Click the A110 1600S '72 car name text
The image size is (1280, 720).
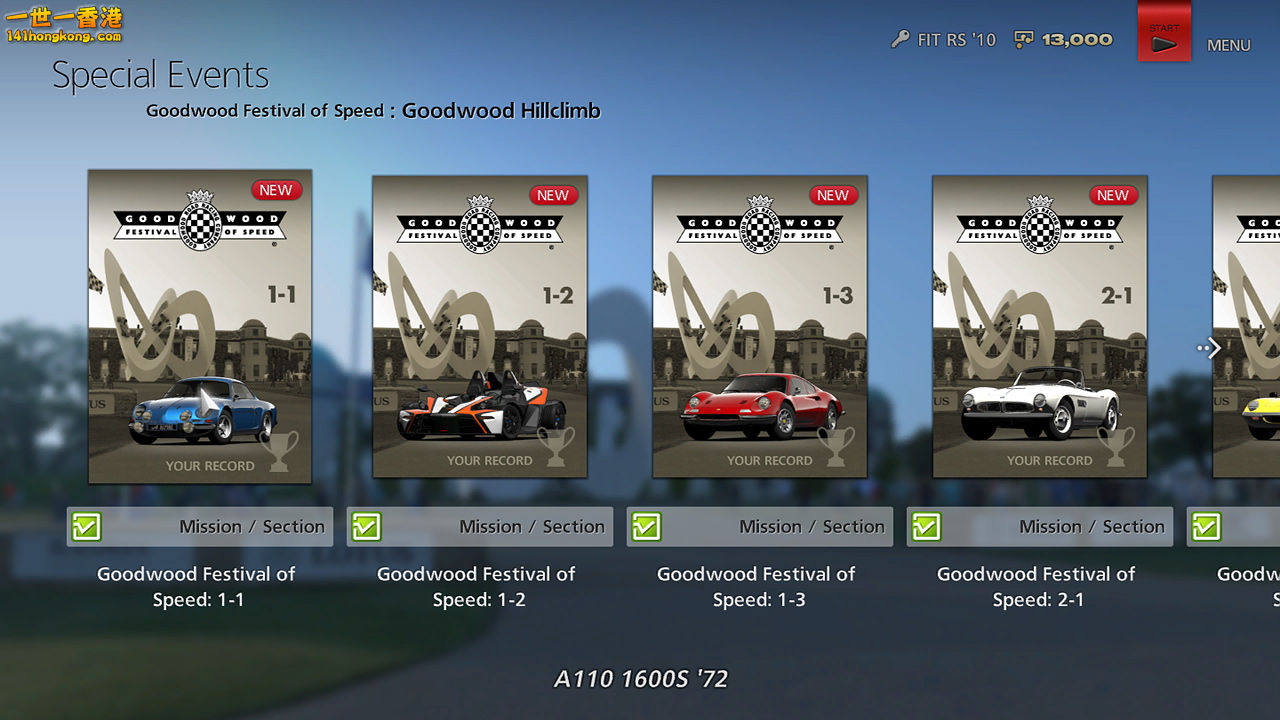click(641, 679)
